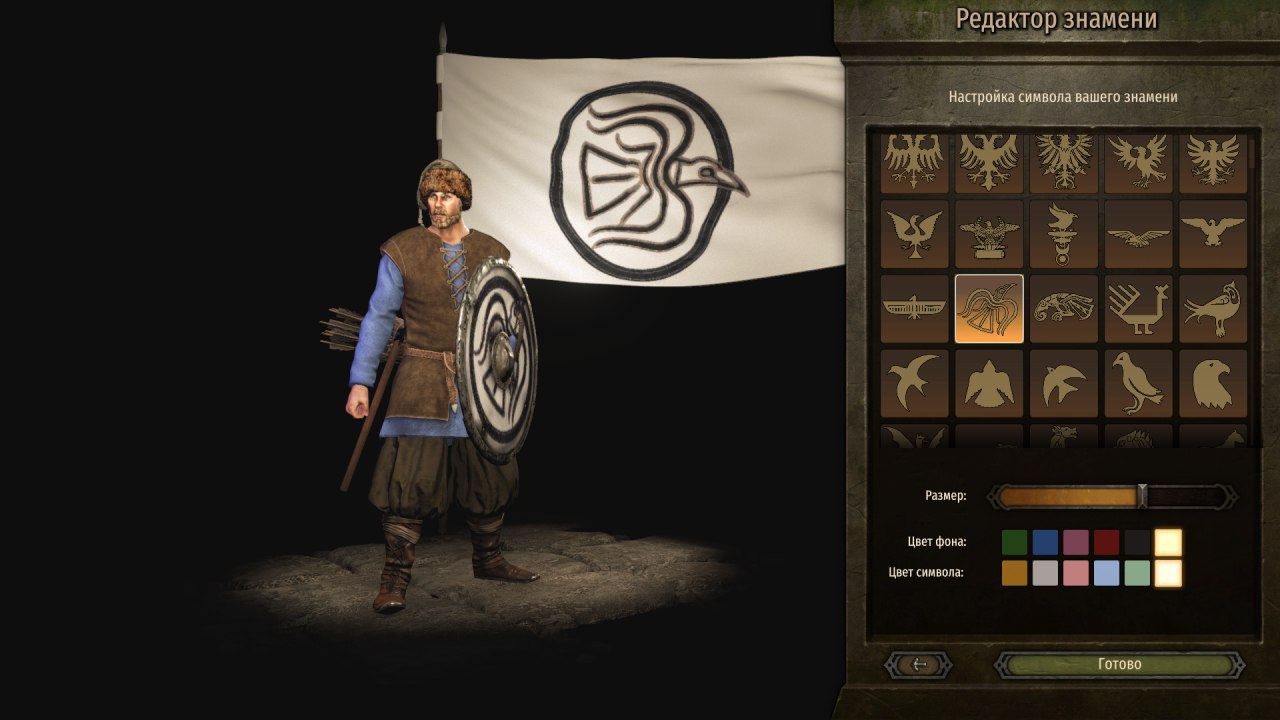This screenshot has height=720, width=1280.
Task: Select the standing falcon sigil
Action: pos(1137,382)
